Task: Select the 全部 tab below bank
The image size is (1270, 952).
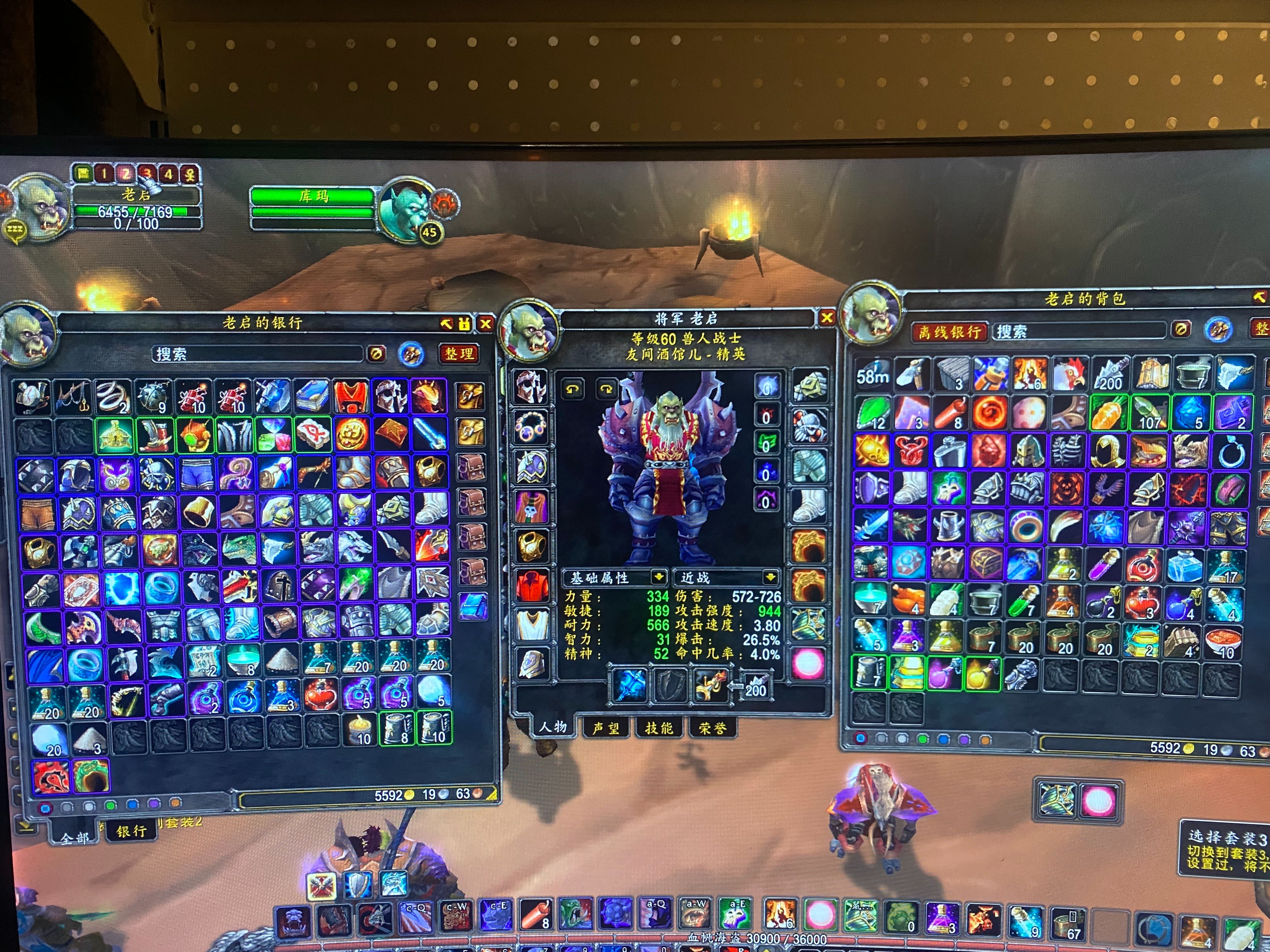Action: click(x=75, y=838)
